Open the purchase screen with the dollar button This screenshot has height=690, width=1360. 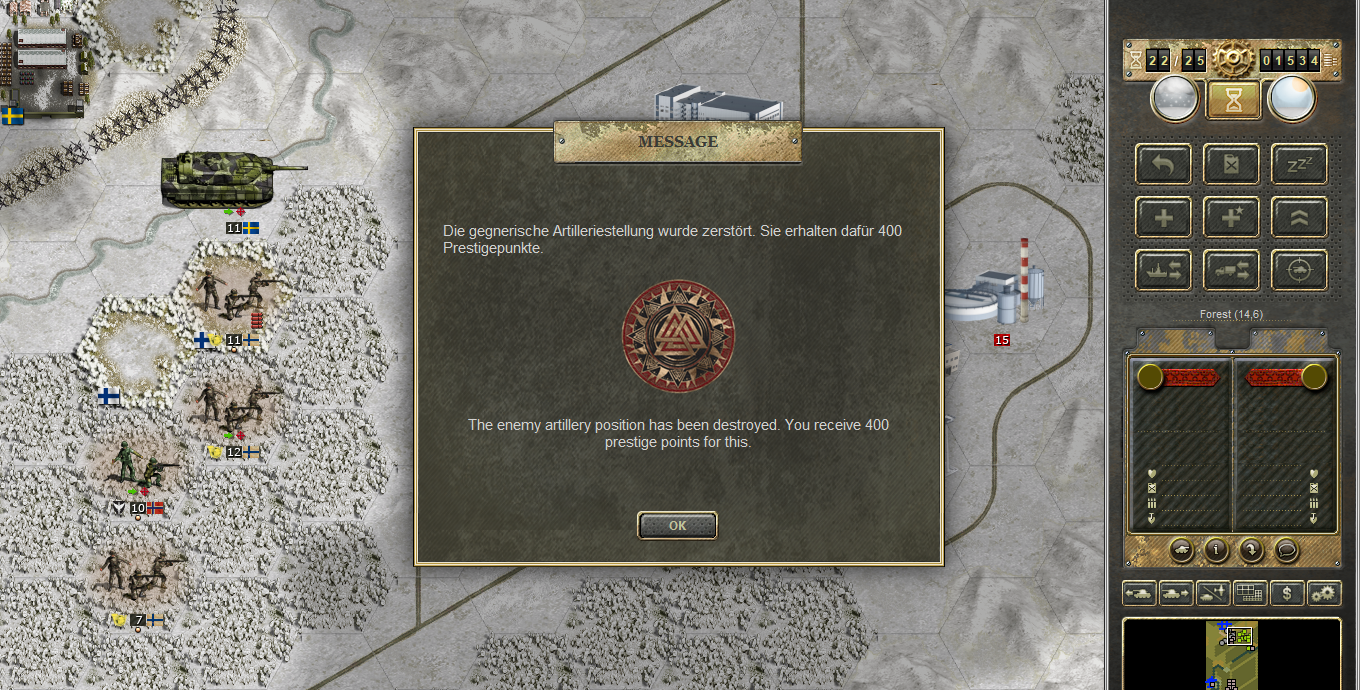(1287, 593)
